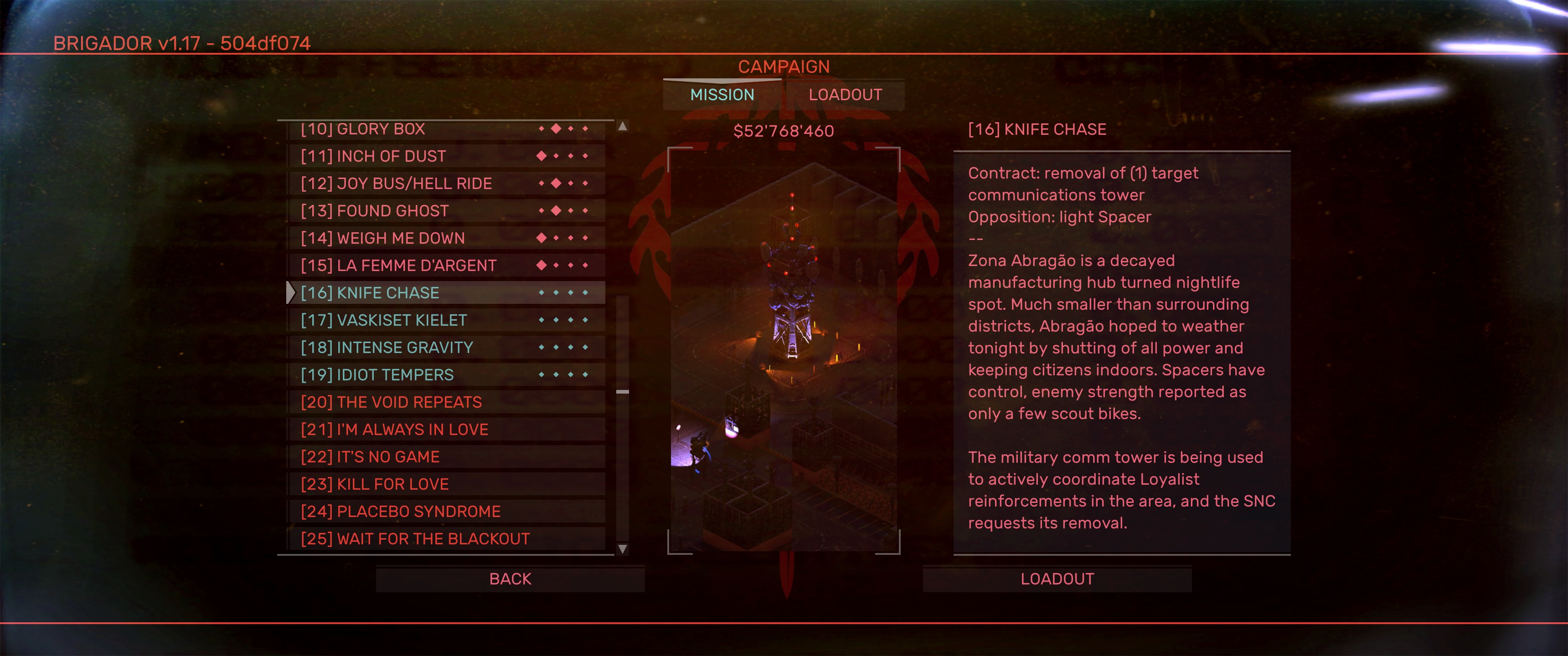Click the mission list scroll-up arrow
This screenshot has width=1568, height=656.
tap(622, 127)
